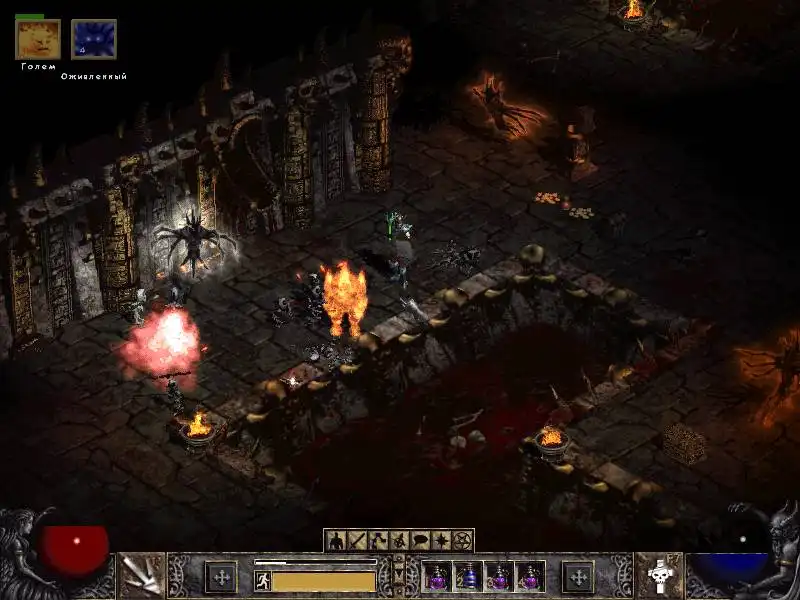Select the Оживленный blue minion portrait
This screenshot has height=600, width=800.
point(94,40)
